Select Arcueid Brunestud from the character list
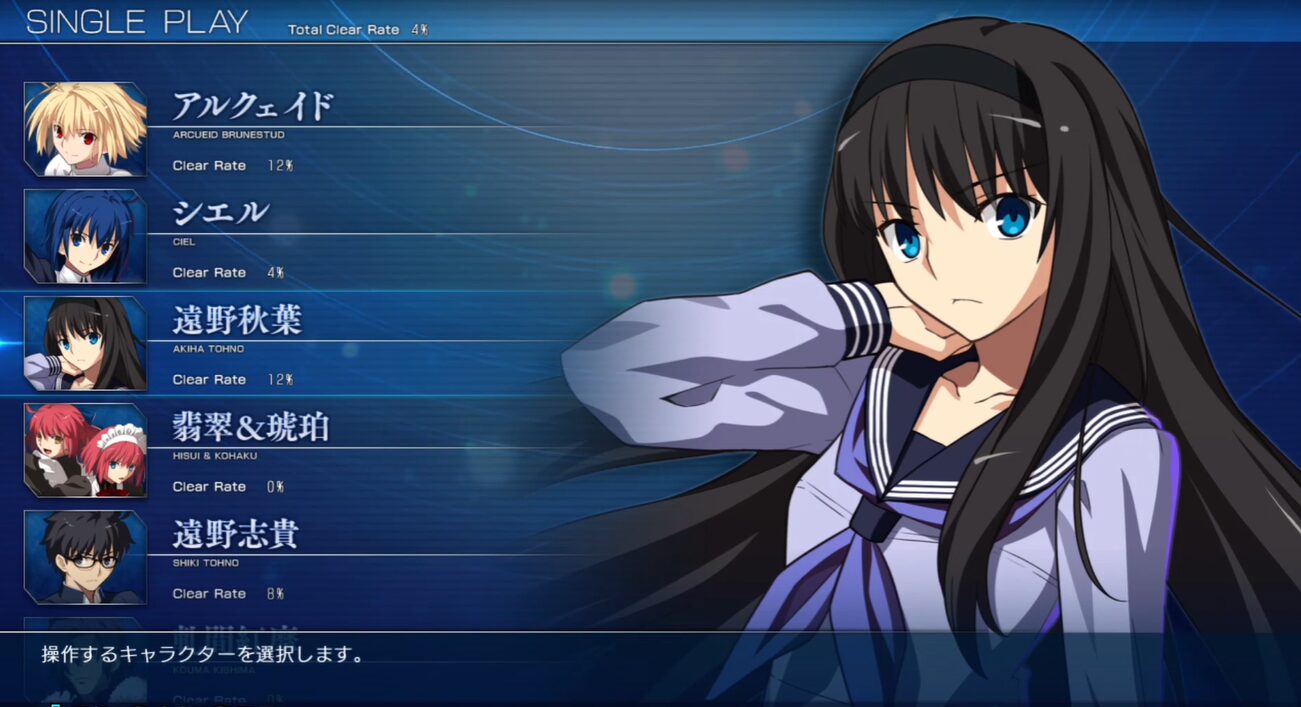Image resolution: width=1301 pixels, height=707 pixels. (x=252, y=106)
